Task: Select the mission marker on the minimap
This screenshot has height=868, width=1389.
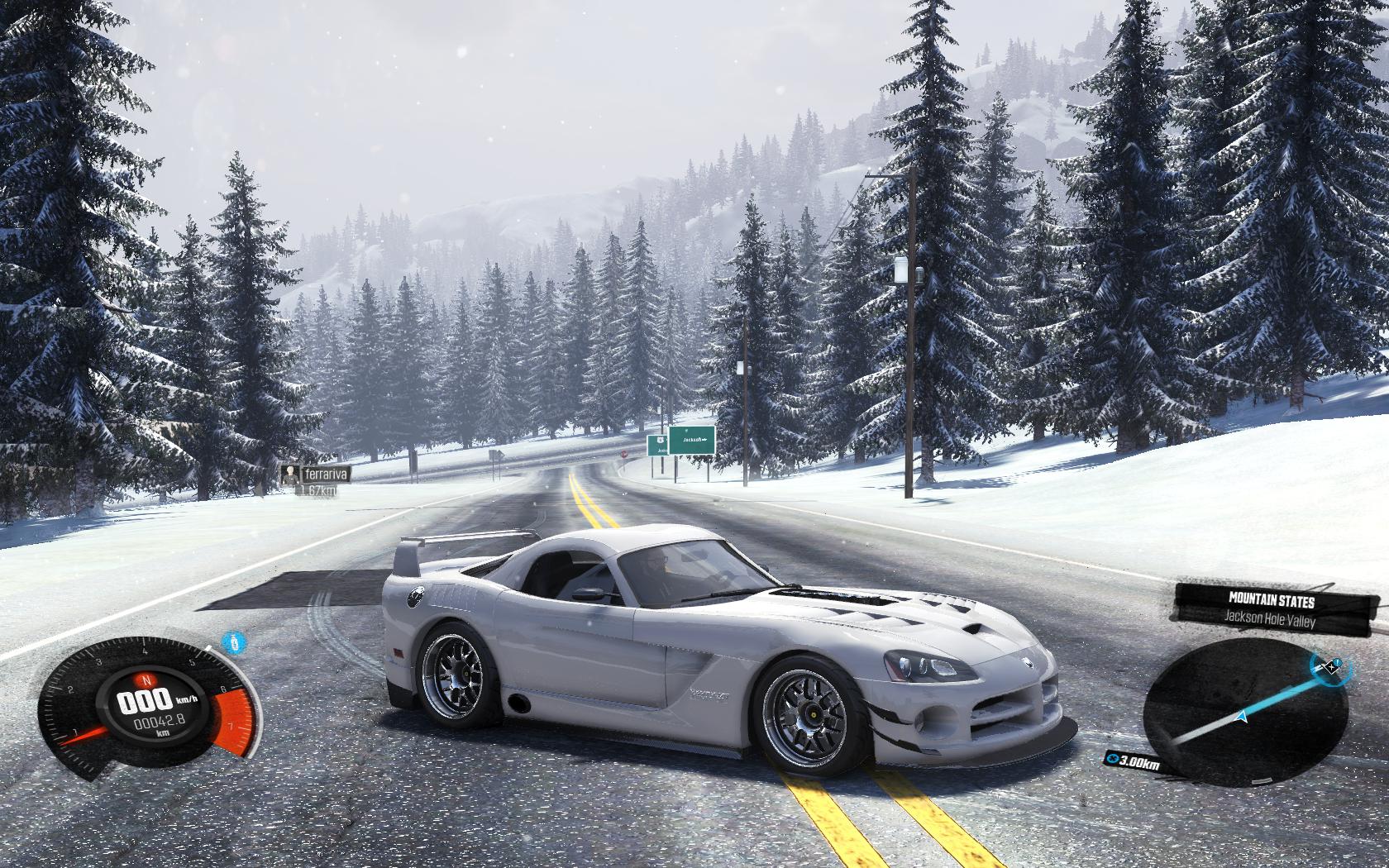Action: 1328,665
